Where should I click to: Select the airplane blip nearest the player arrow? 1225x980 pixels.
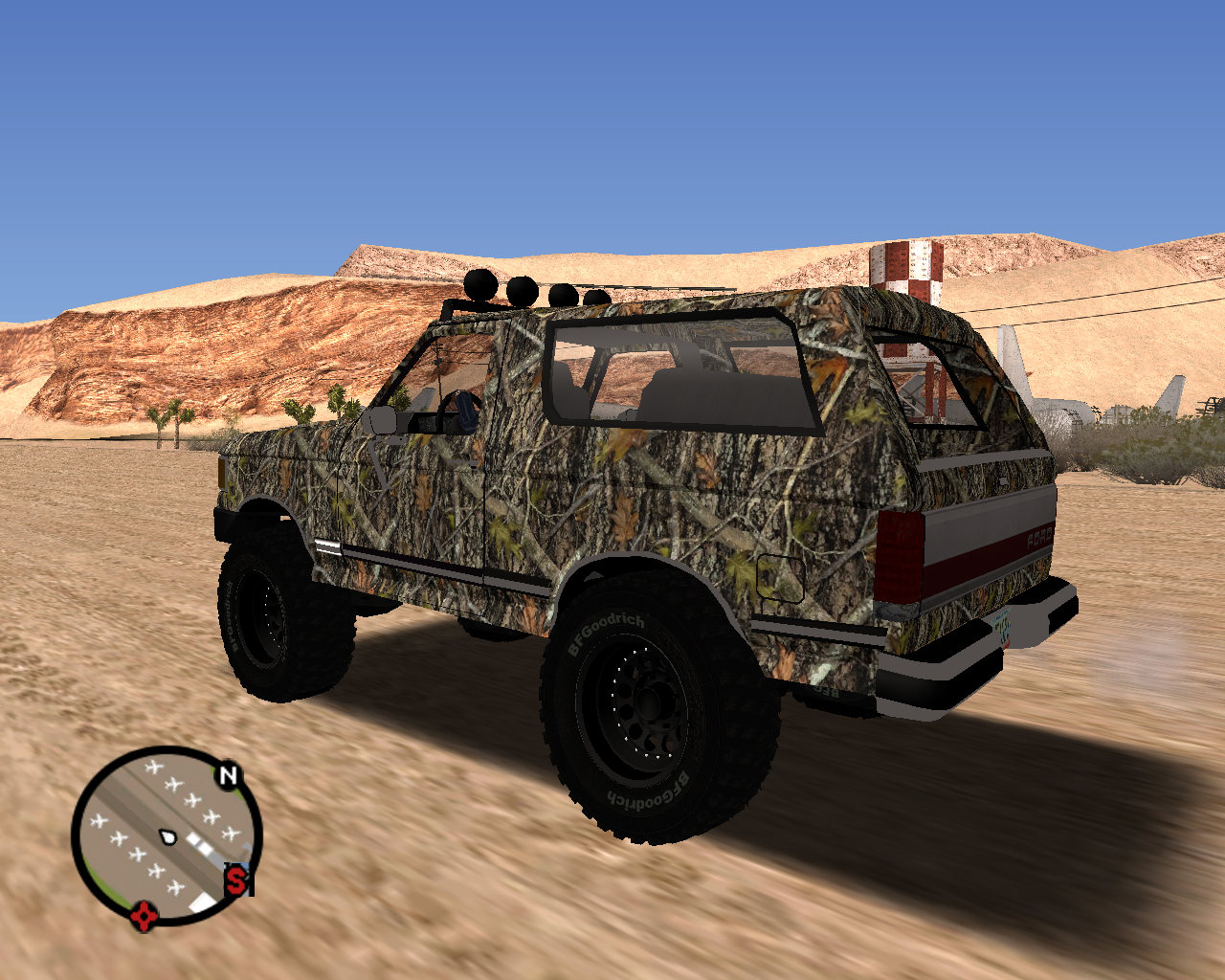[x=137, y=853]
